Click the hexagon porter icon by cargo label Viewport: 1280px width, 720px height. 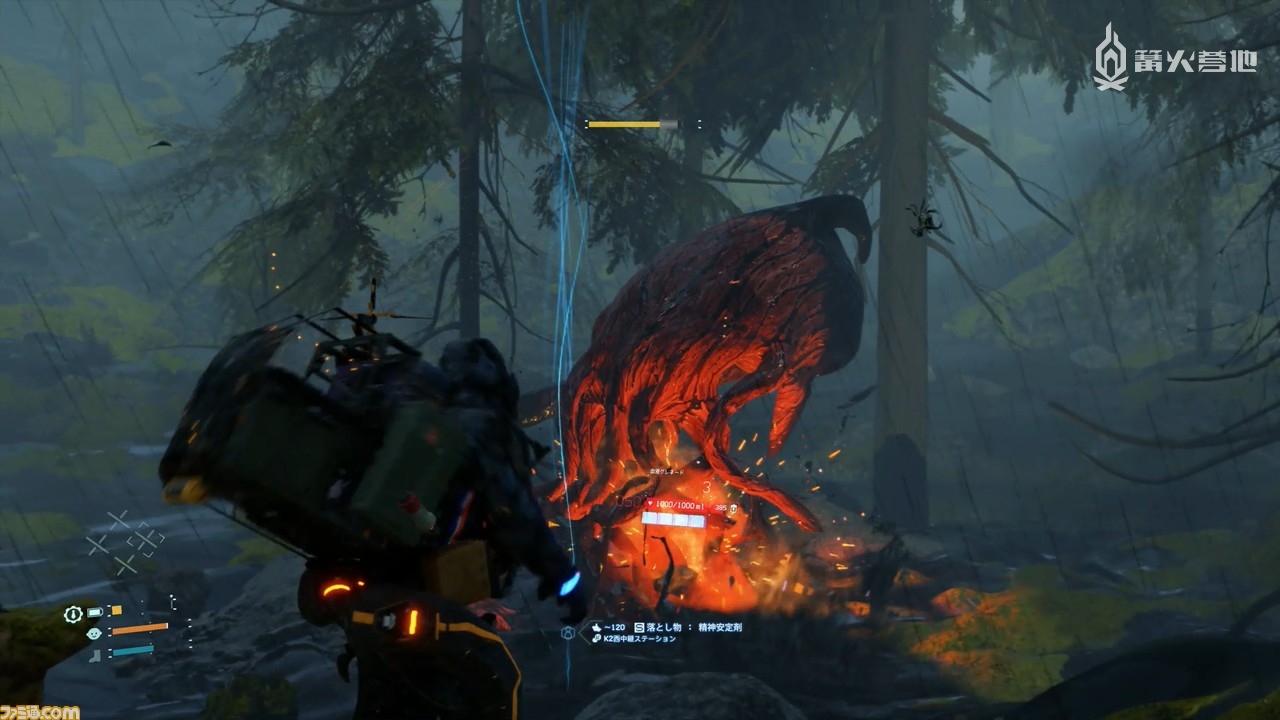pyautogui.click(x=567, y=632)
